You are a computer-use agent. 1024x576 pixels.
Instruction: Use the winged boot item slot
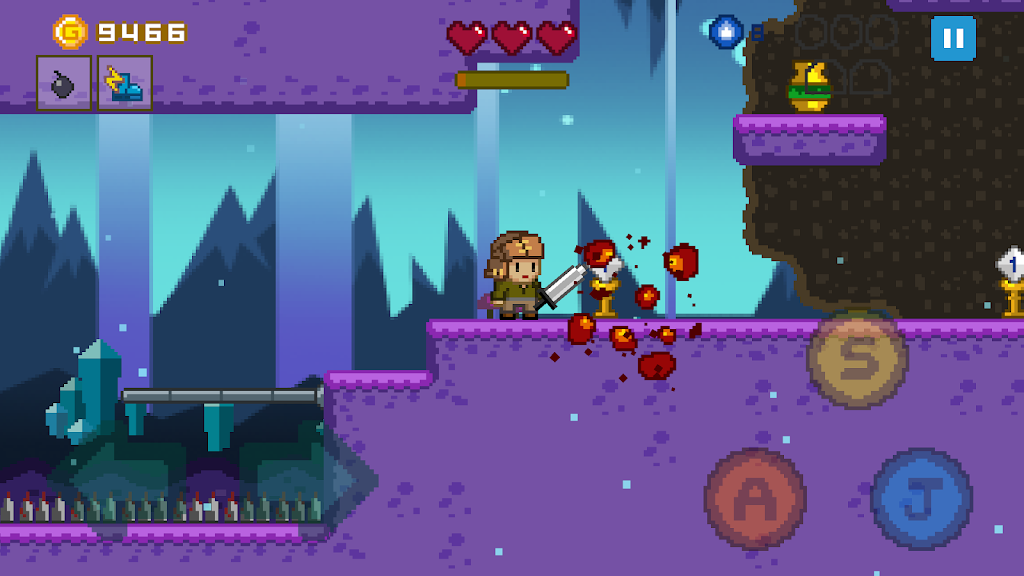point(125,83)
